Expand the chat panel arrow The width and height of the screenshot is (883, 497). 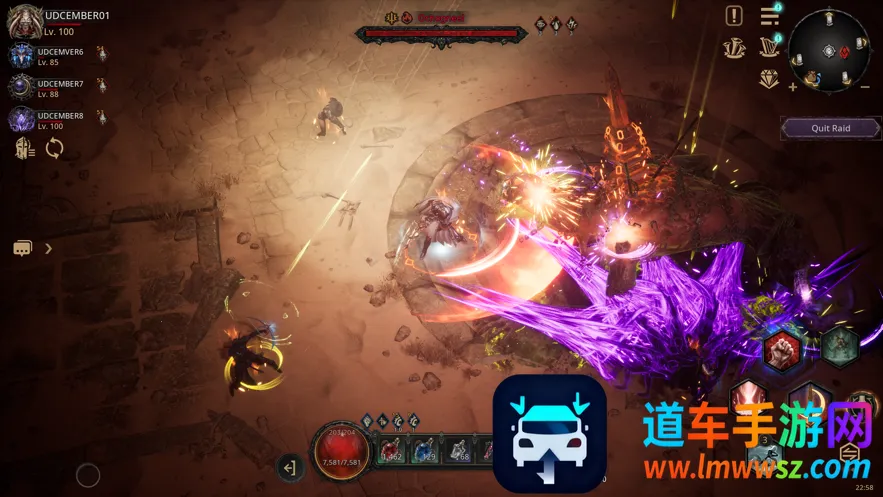tap(48, 248)
